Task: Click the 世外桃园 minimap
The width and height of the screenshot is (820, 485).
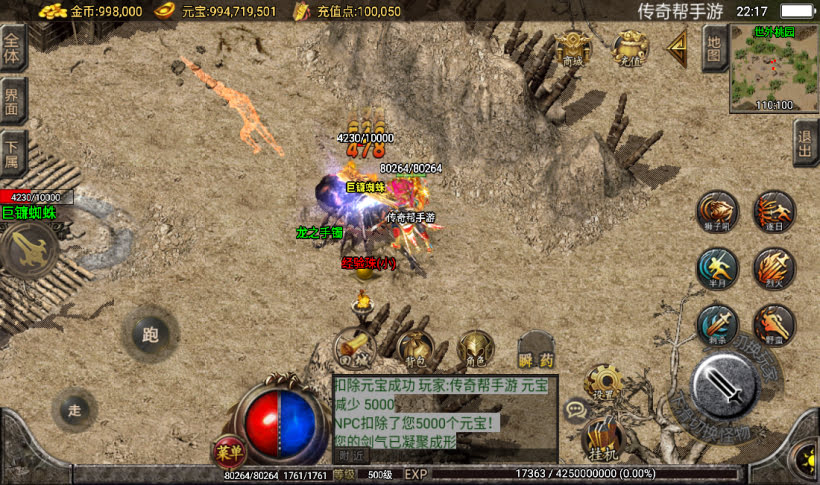Action: (773, 67)
